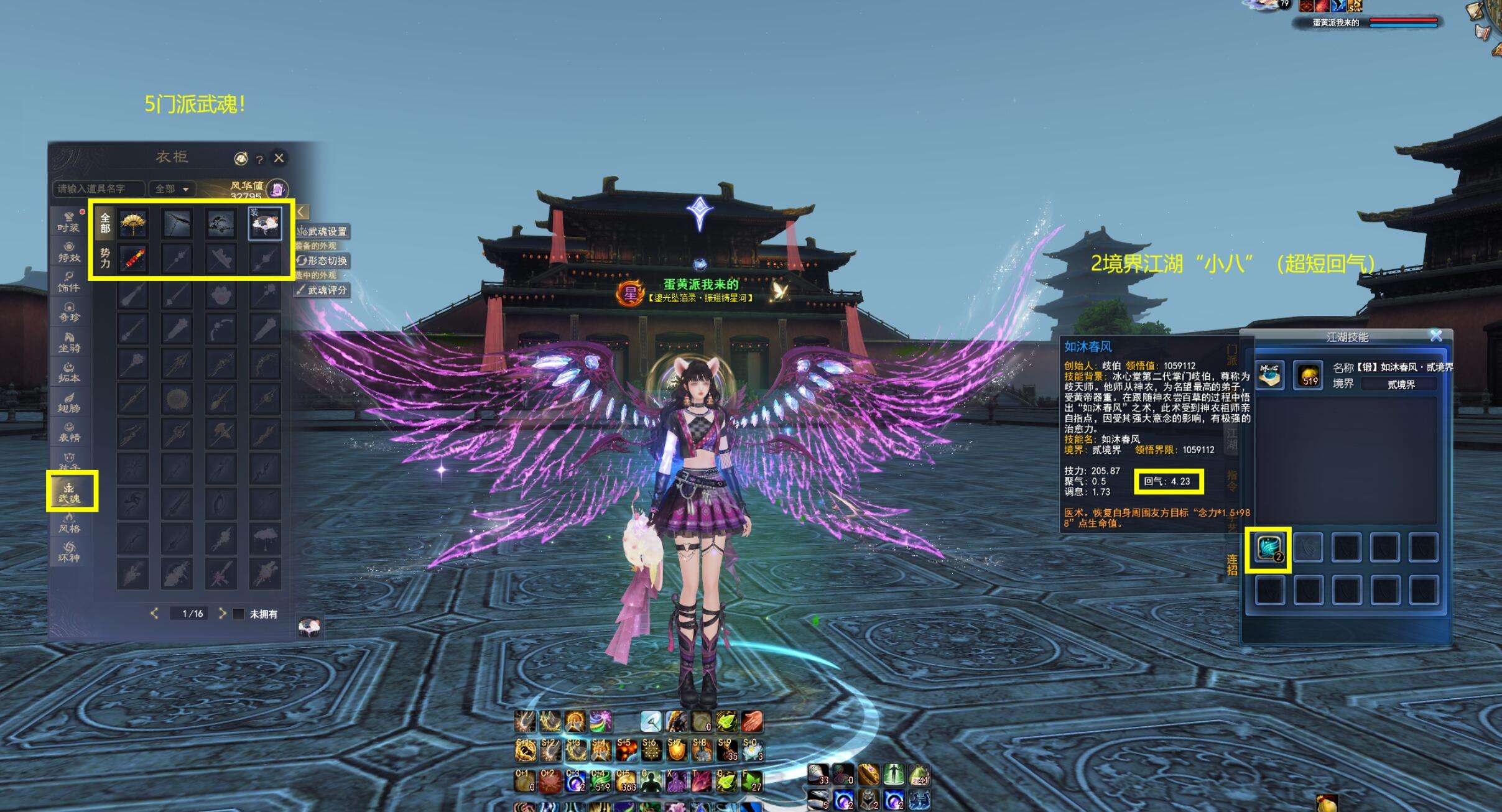Image resolution: width=1502 pixels, height=812 pixels.
Task: Open the wardrobe help question mark
Action: point(259,159)
